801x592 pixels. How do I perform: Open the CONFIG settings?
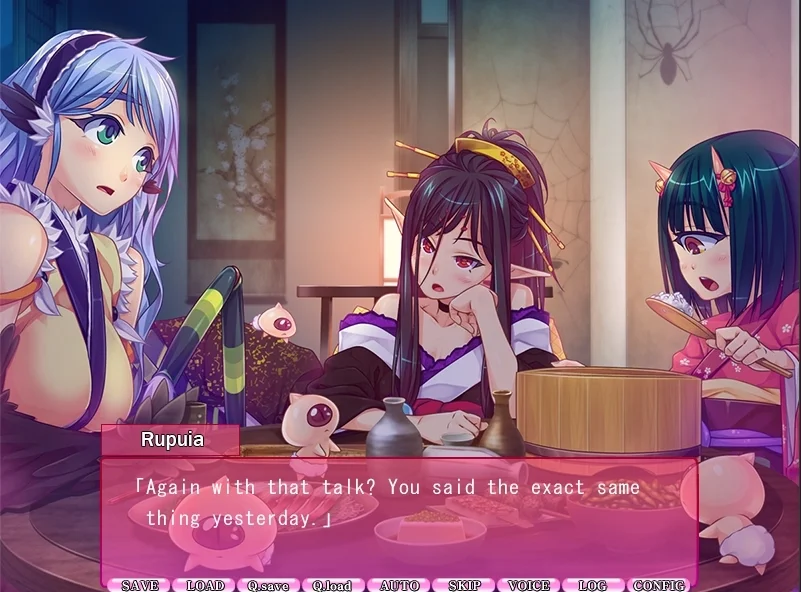tap(659, 585)
